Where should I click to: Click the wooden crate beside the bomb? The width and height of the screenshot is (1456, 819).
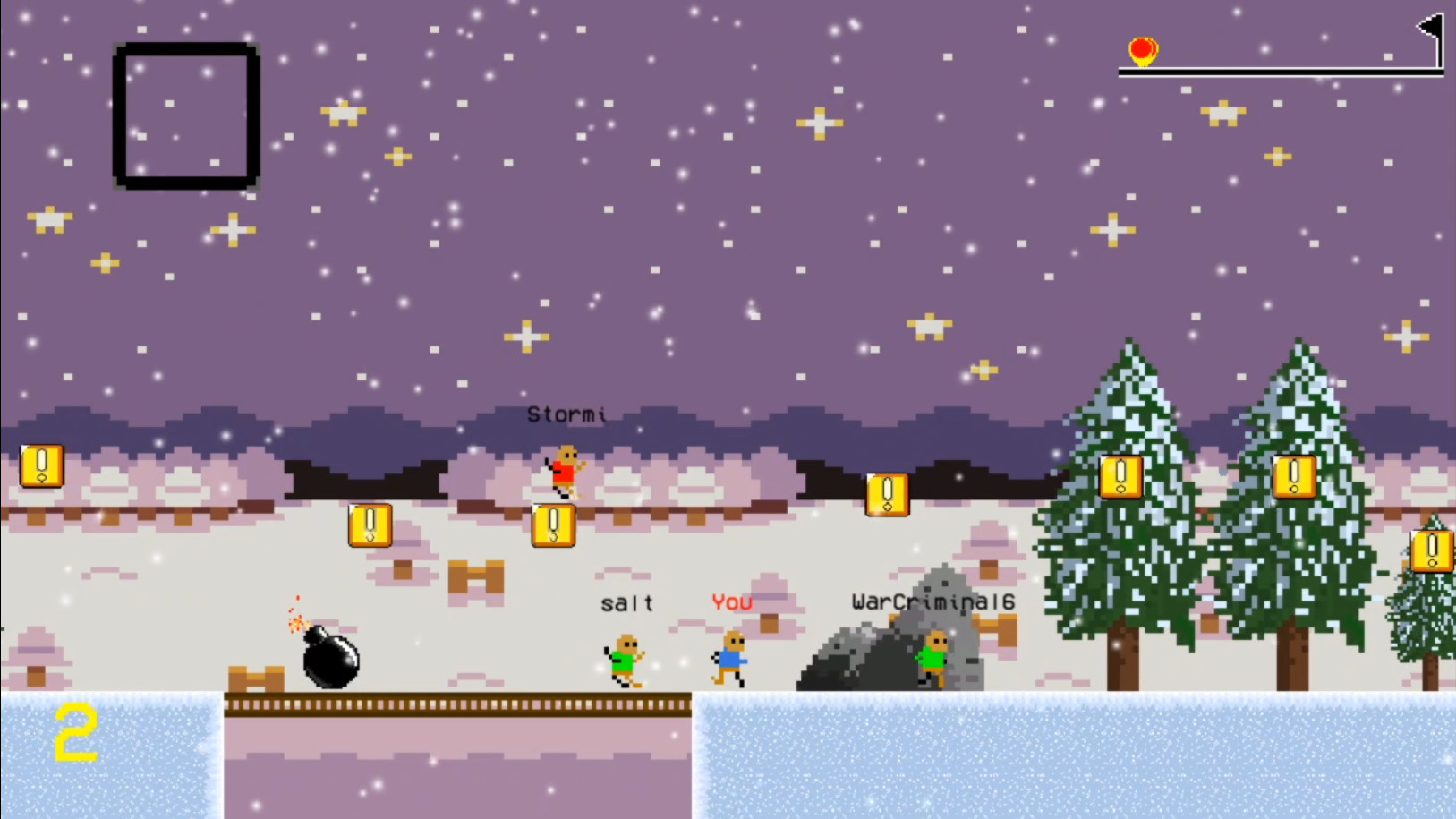257,678
